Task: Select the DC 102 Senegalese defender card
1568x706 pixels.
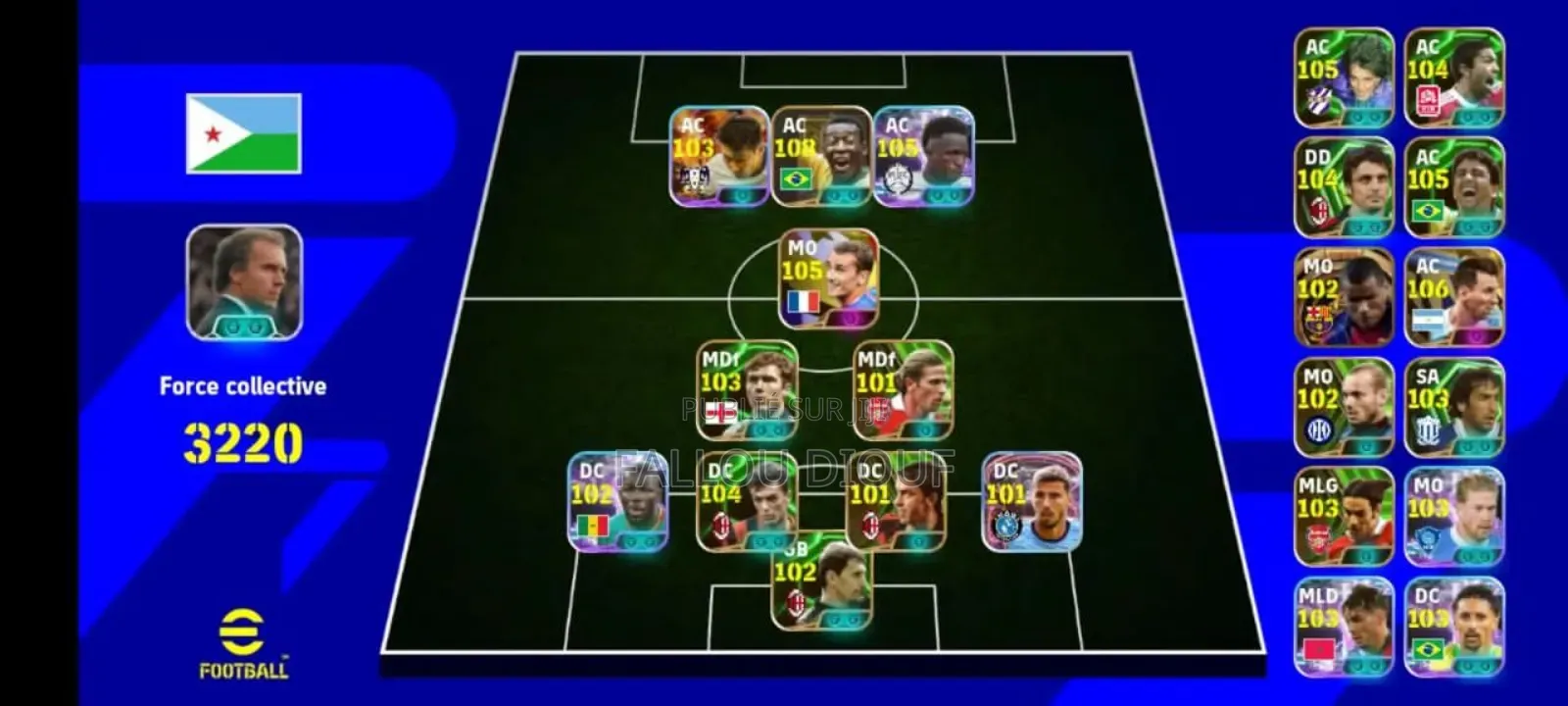Action: pos(619,502)
